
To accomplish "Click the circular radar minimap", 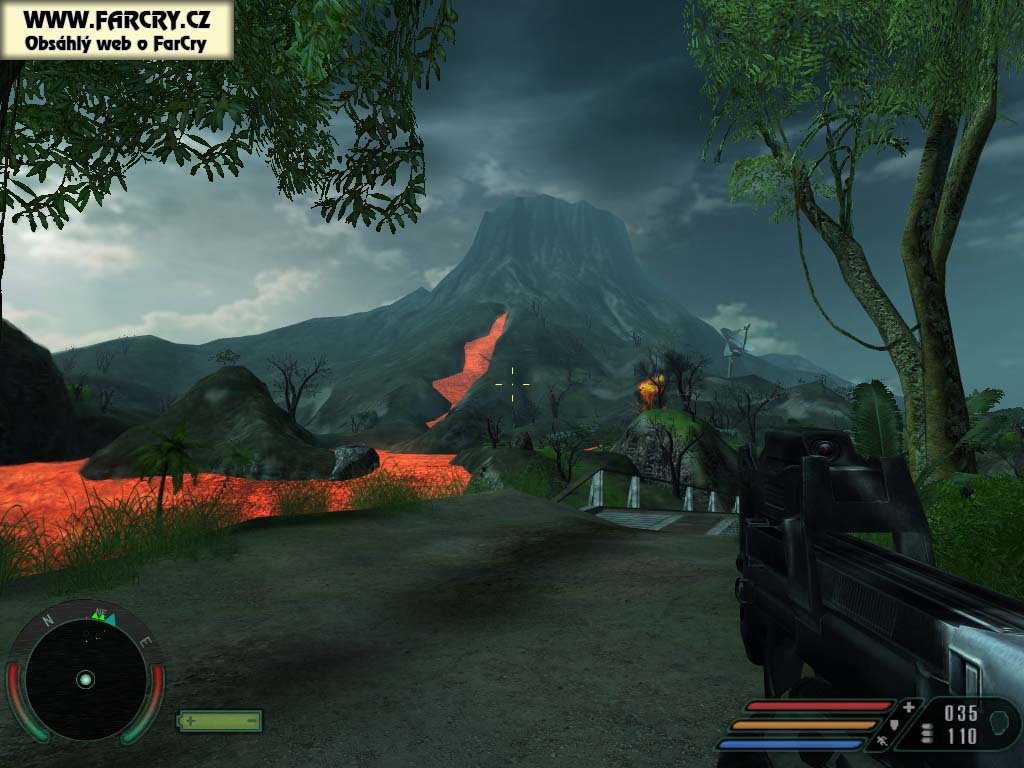I will click(x=85, y=679).
